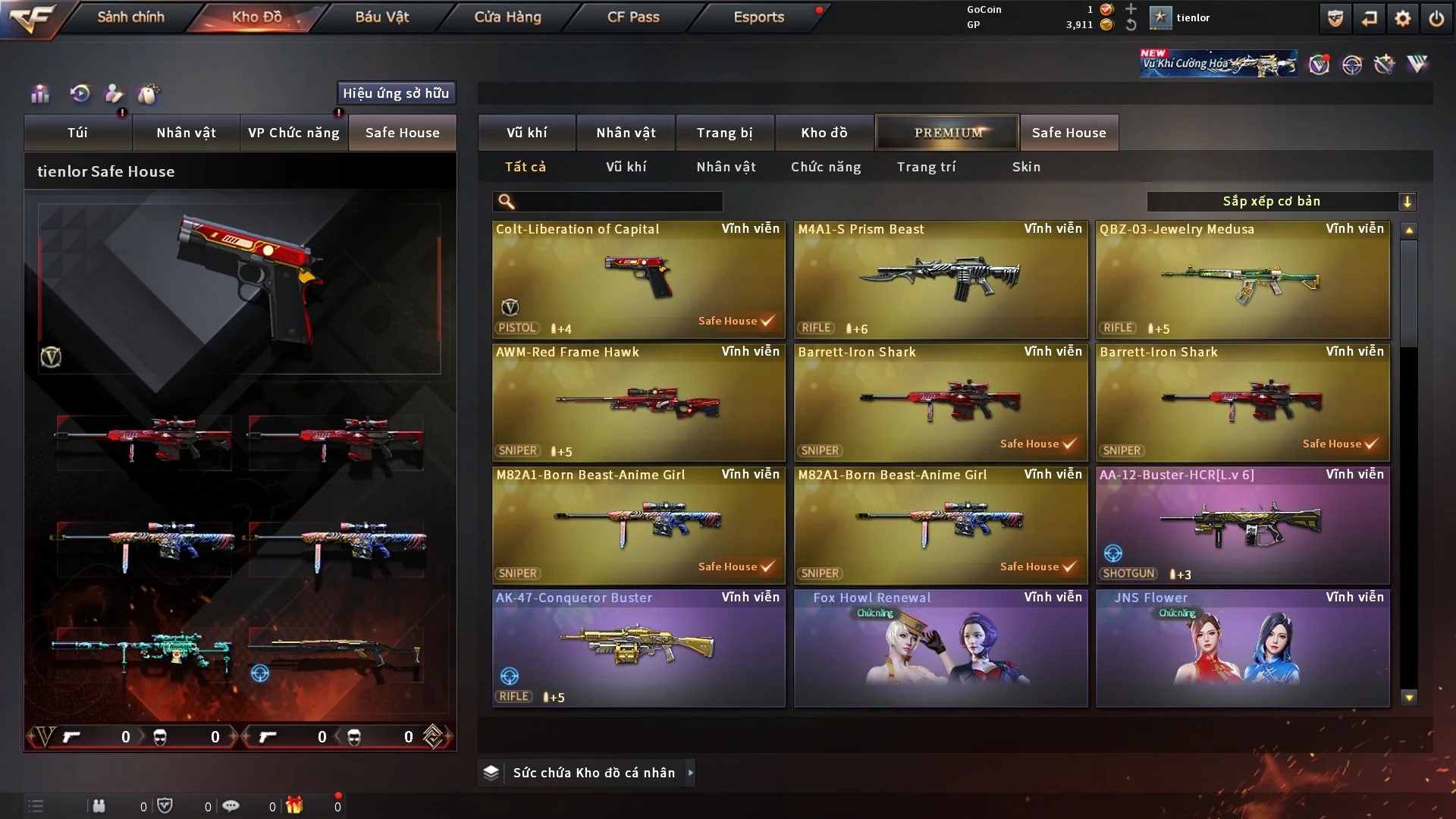Switch to the Báu Vật tab
Screen dimensions: 1456x819
point(381,17)
